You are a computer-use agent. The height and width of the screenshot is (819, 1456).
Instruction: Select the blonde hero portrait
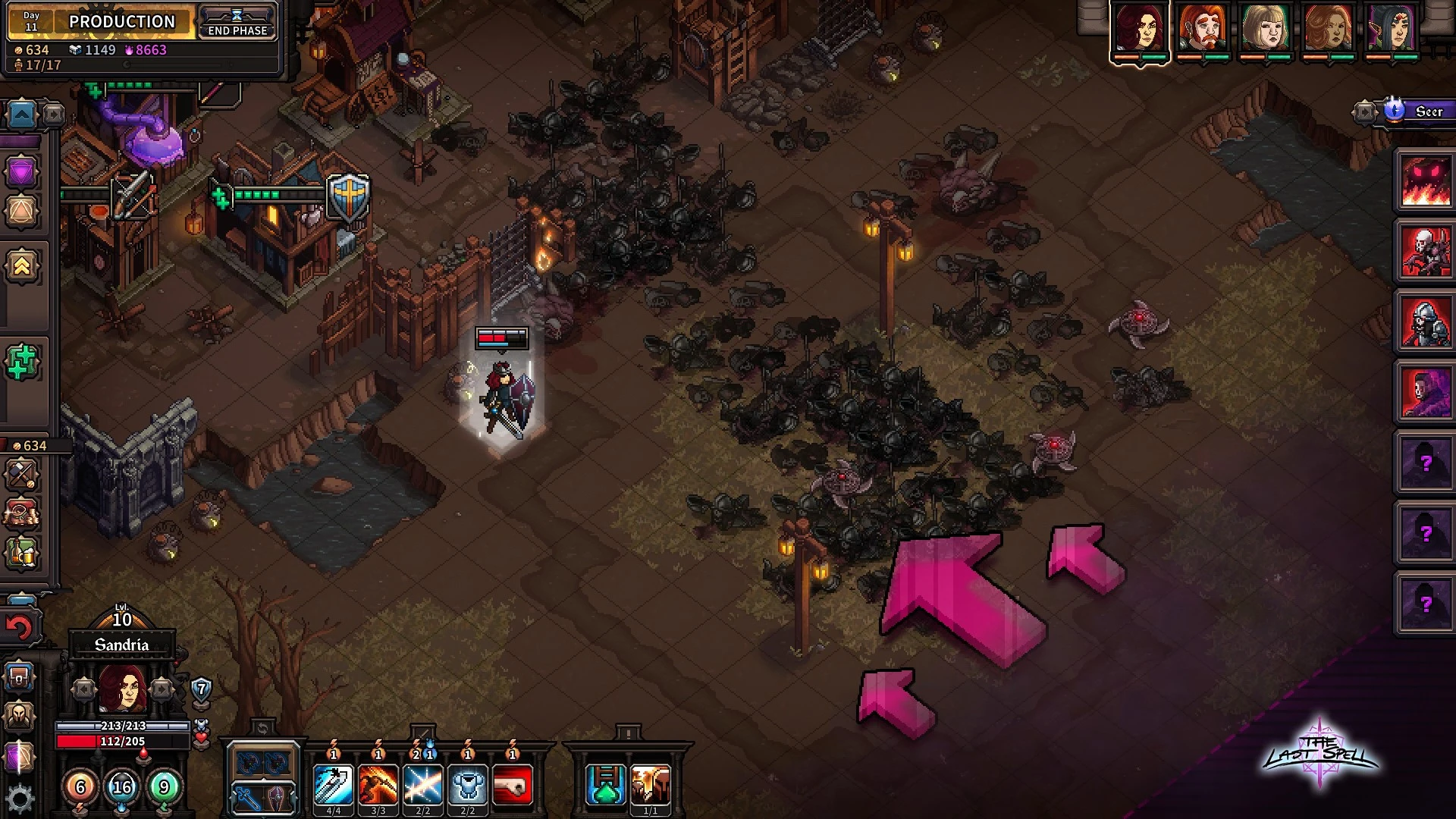tap(1266, 30)
